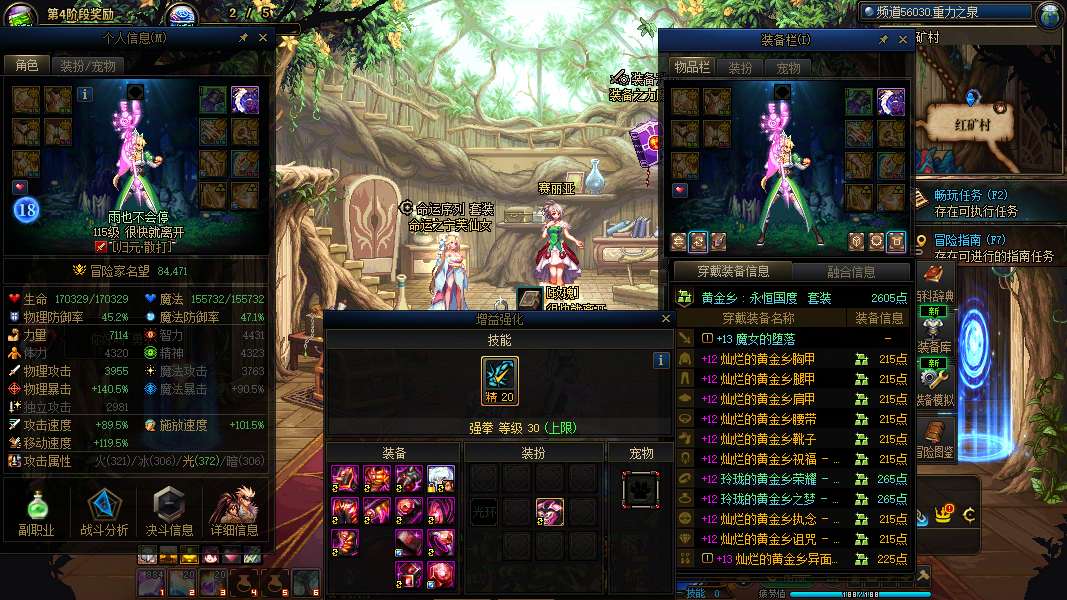Select the 穿戴装备信息 worn equipment tab
Image resolution: width=1067 pixels, height=600 pixels.
point(732,271)
